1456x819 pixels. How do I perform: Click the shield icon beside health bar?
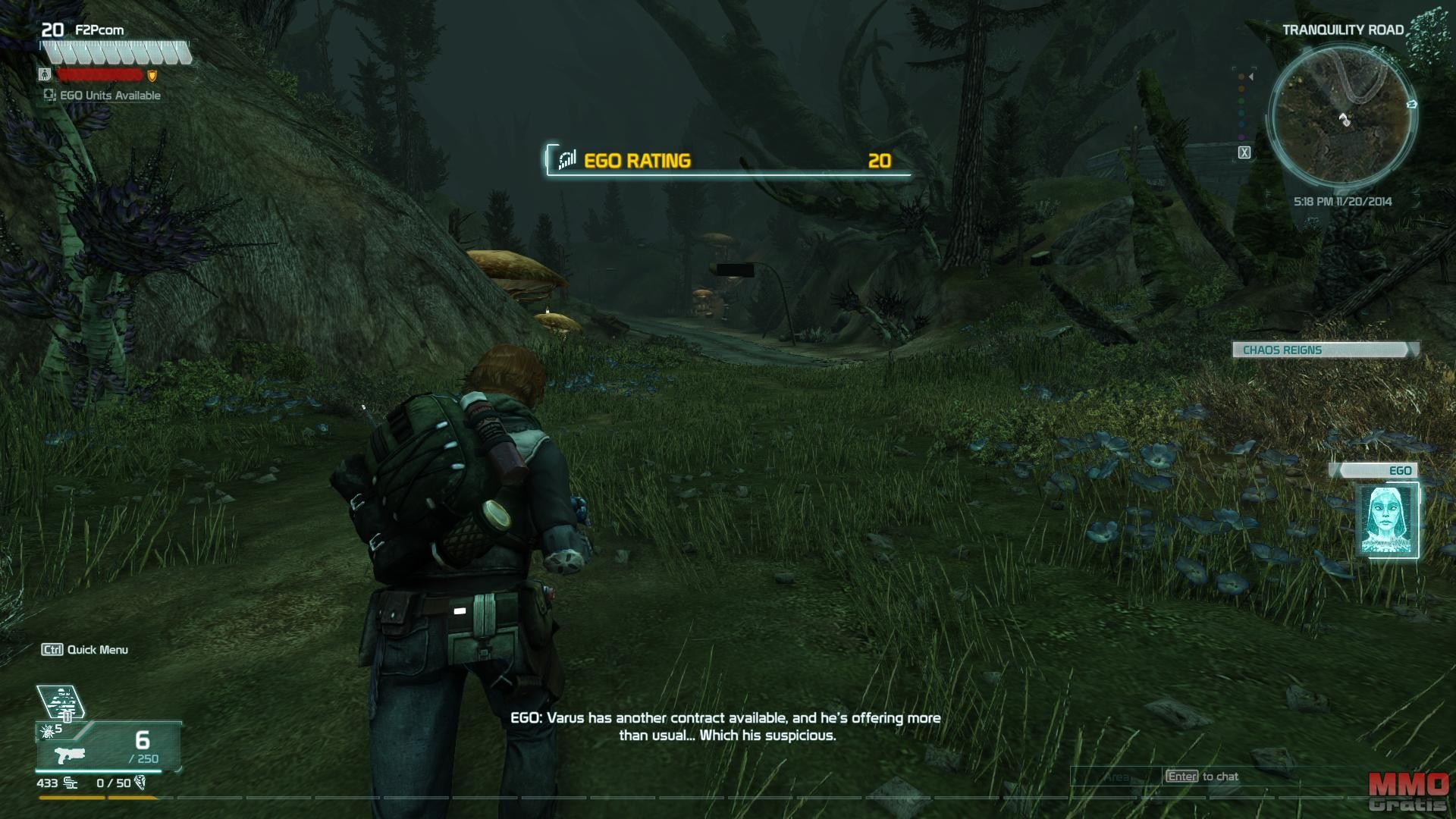coord(152,76)
